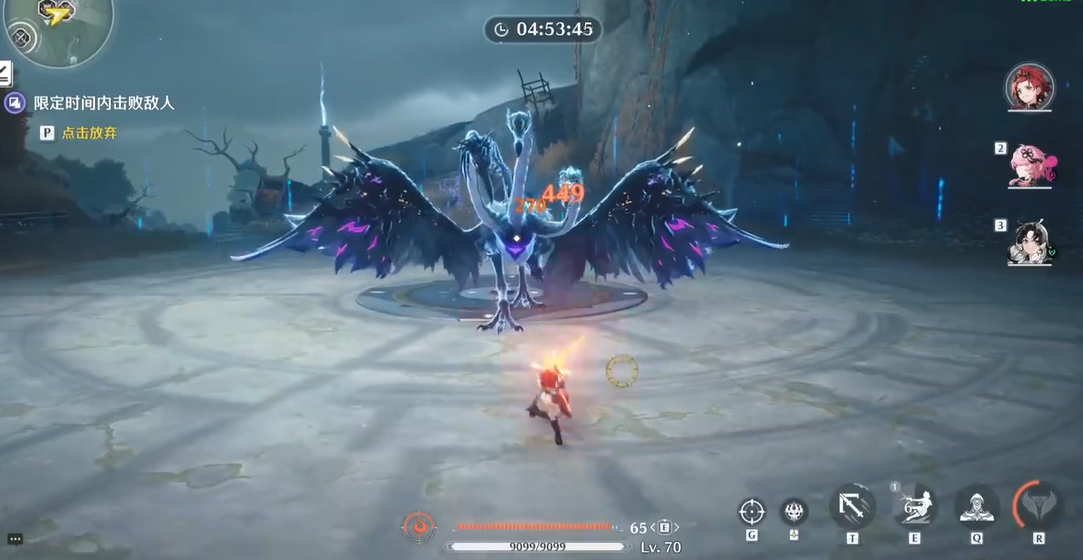The width and height of the screenshot is (1083, 560).
Task: Unleash the winged resonance liberation ultimate
Action: (1038, 506)
